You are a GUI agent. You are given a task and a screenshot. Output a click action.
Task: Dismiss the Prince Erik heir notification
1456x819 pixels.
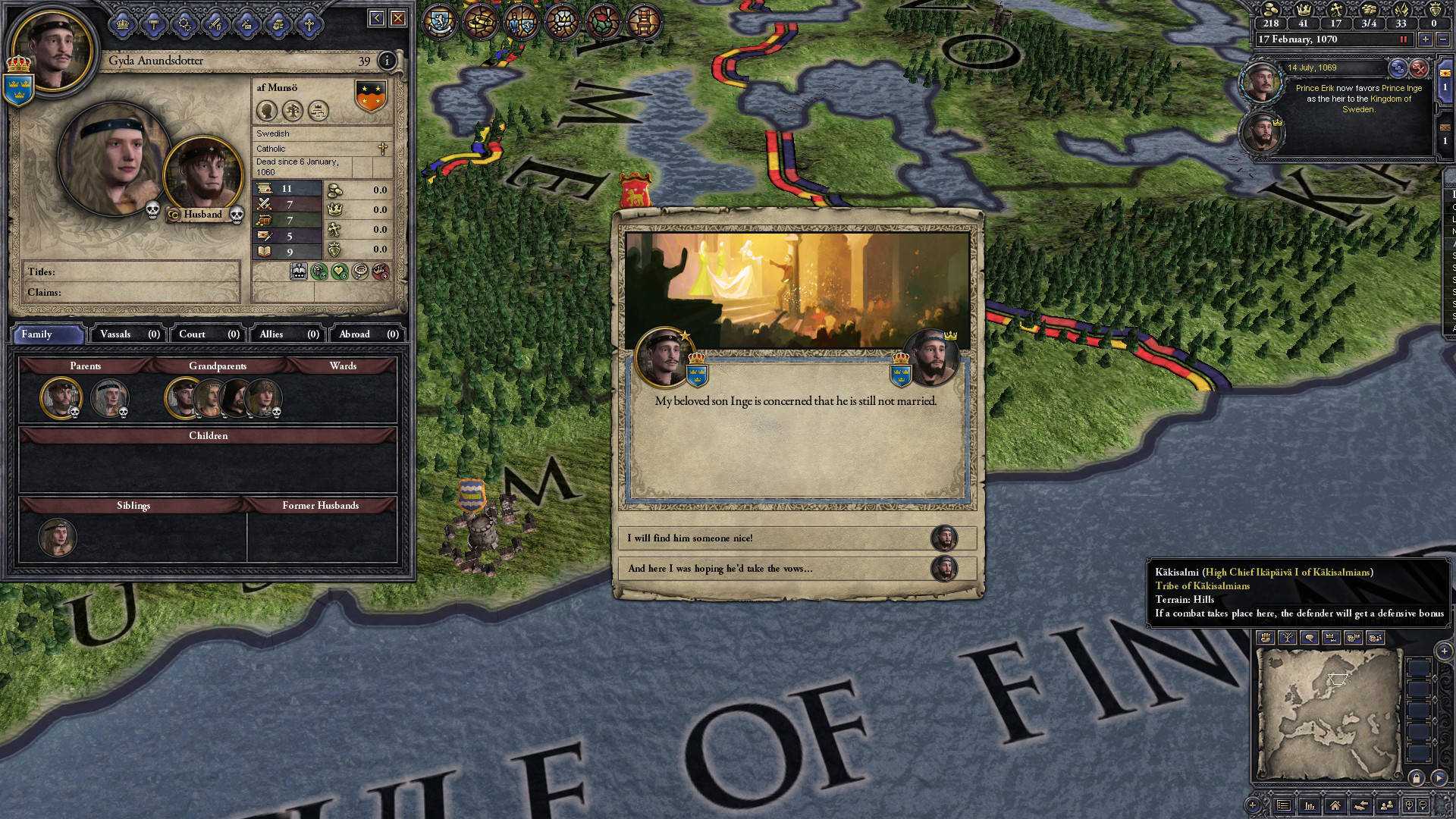pos(1418,68)
